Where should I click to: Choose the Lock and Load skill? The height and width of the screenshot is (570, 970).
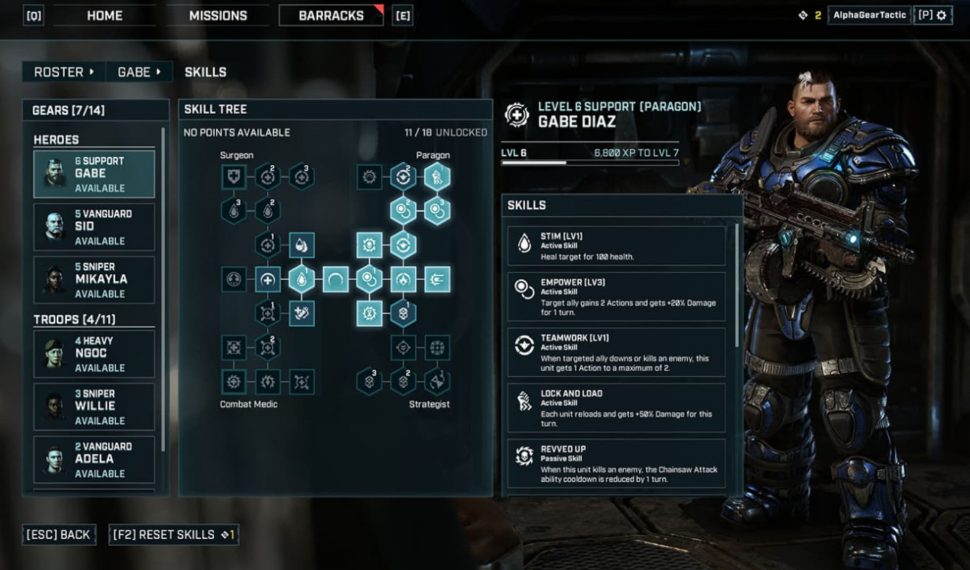pos(617,407)
